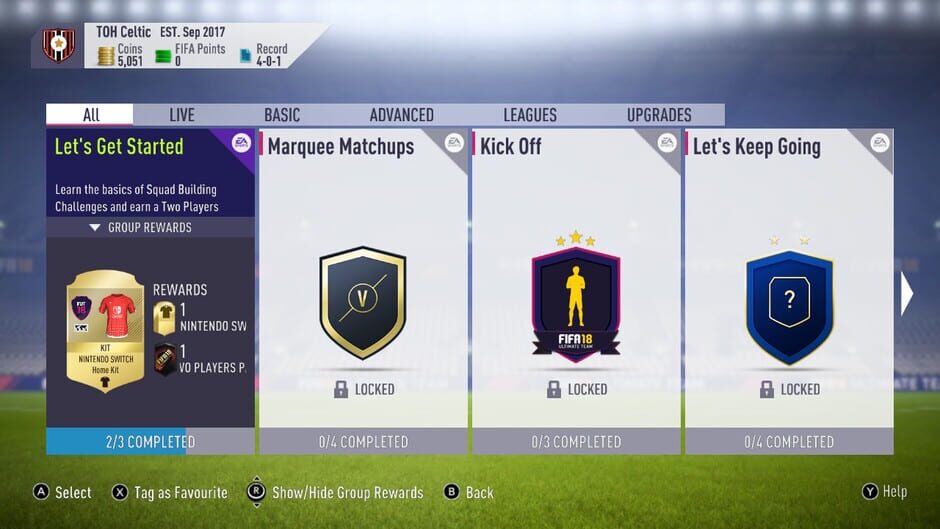Image resolution: width=940 pixels, height=529 pixels.
Task: Click the white next-page arrow
Action: point(907,294)
